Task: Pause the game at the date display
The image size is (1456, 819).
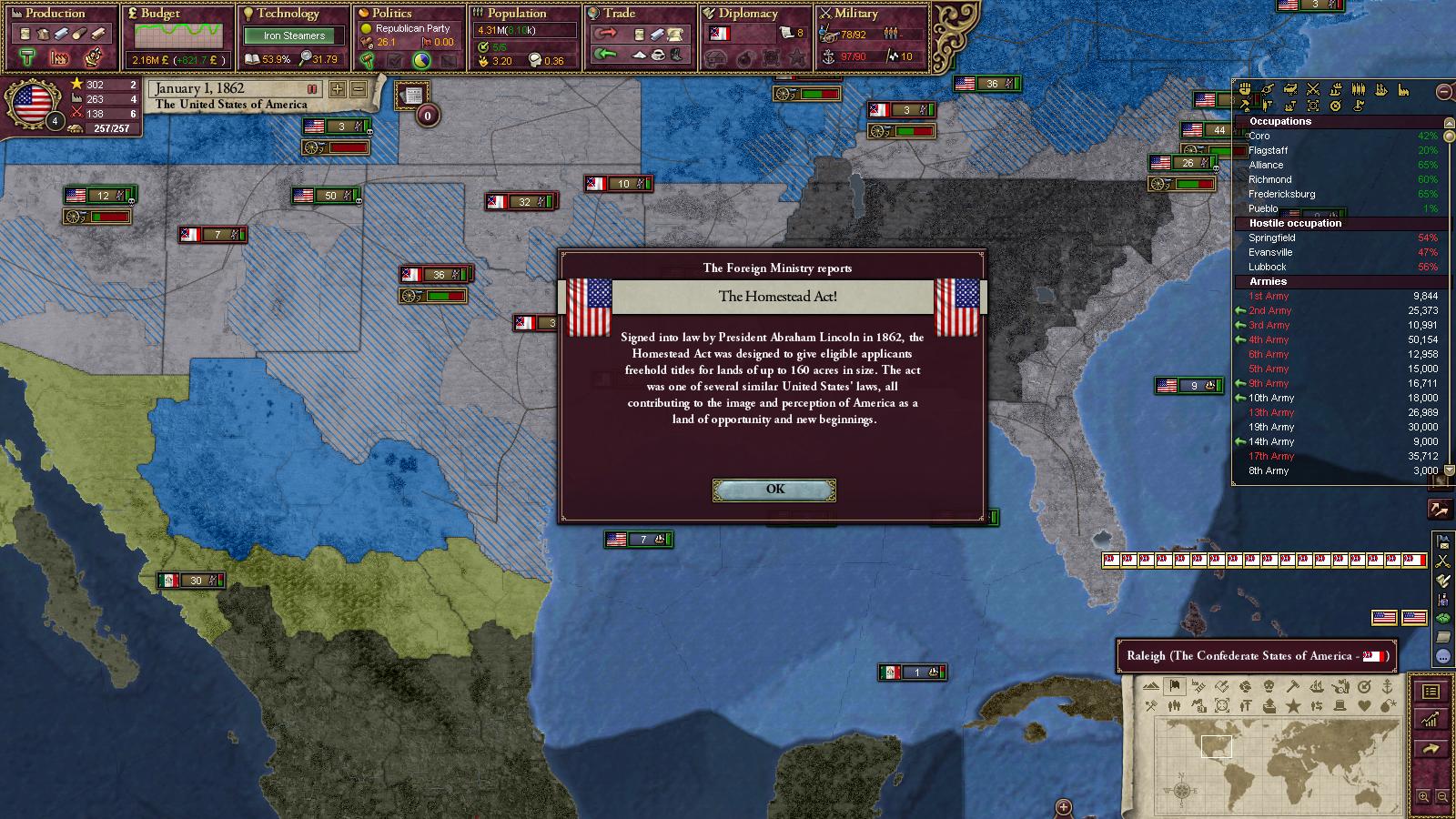Action: 312,89
